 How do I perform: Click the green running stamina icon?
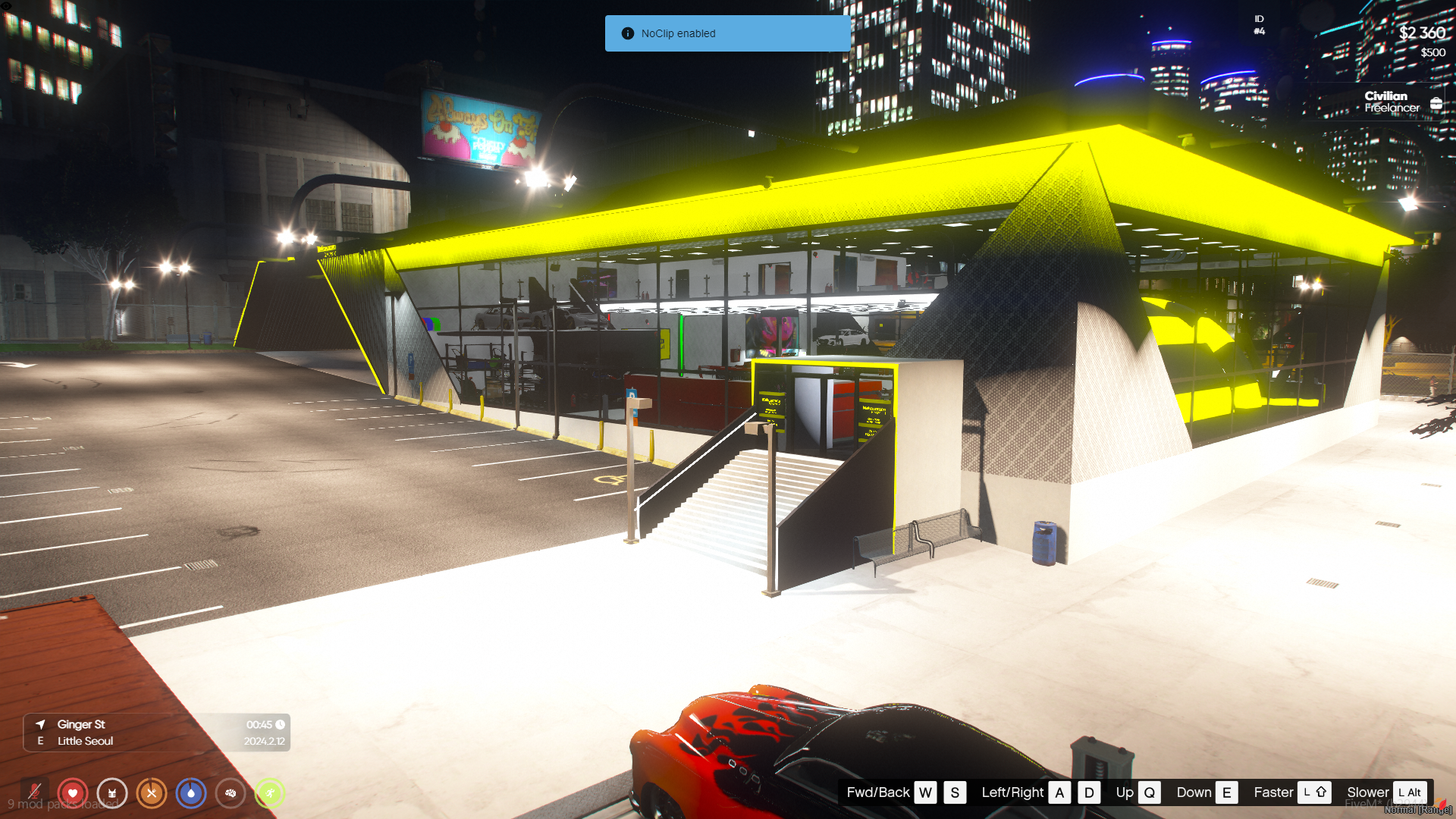click(x=270, y=793)
